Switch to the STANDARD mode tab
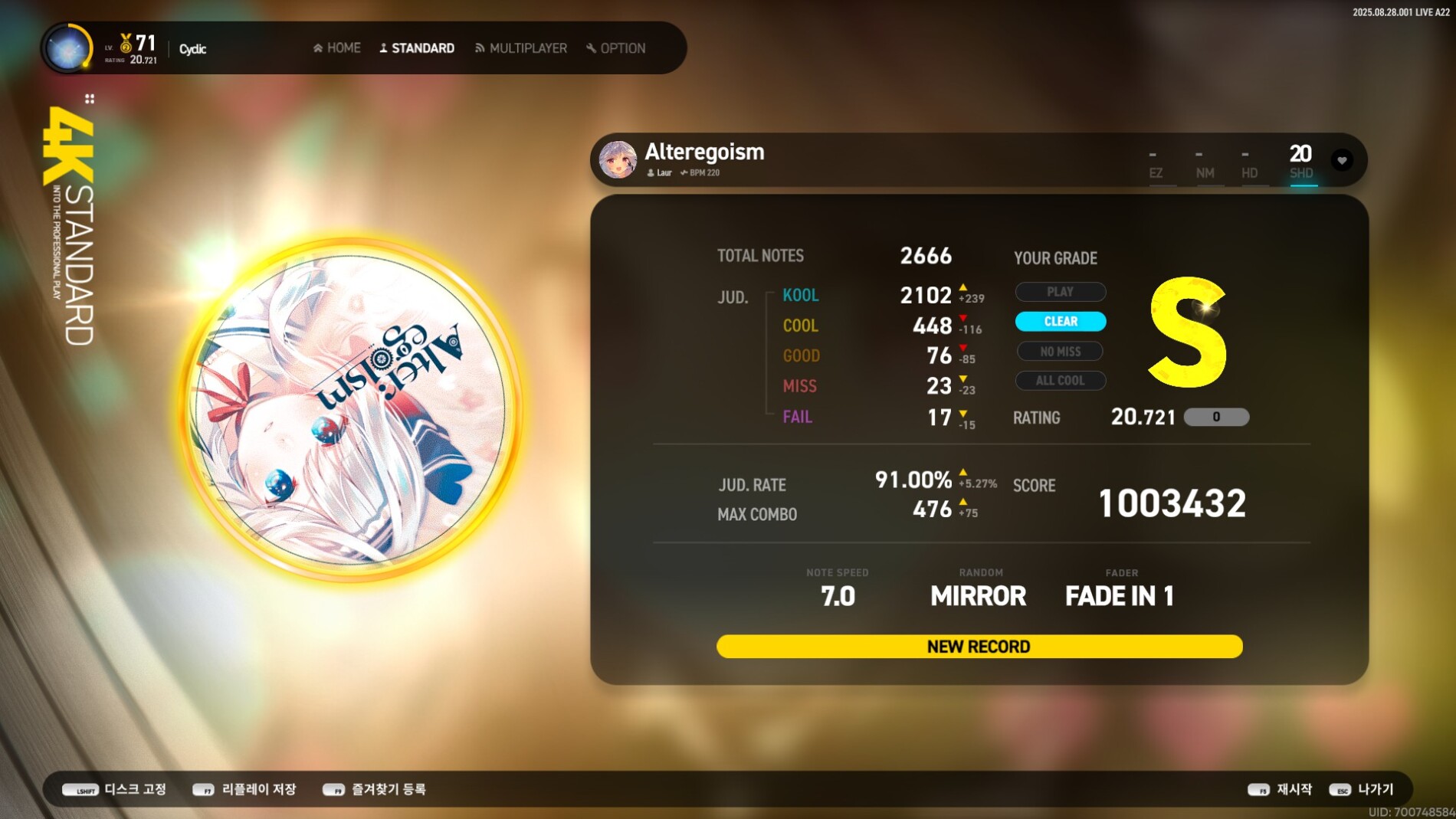The height and width of the screenshot is (819, 1456). pyautogui.click(x=417, y=48)
